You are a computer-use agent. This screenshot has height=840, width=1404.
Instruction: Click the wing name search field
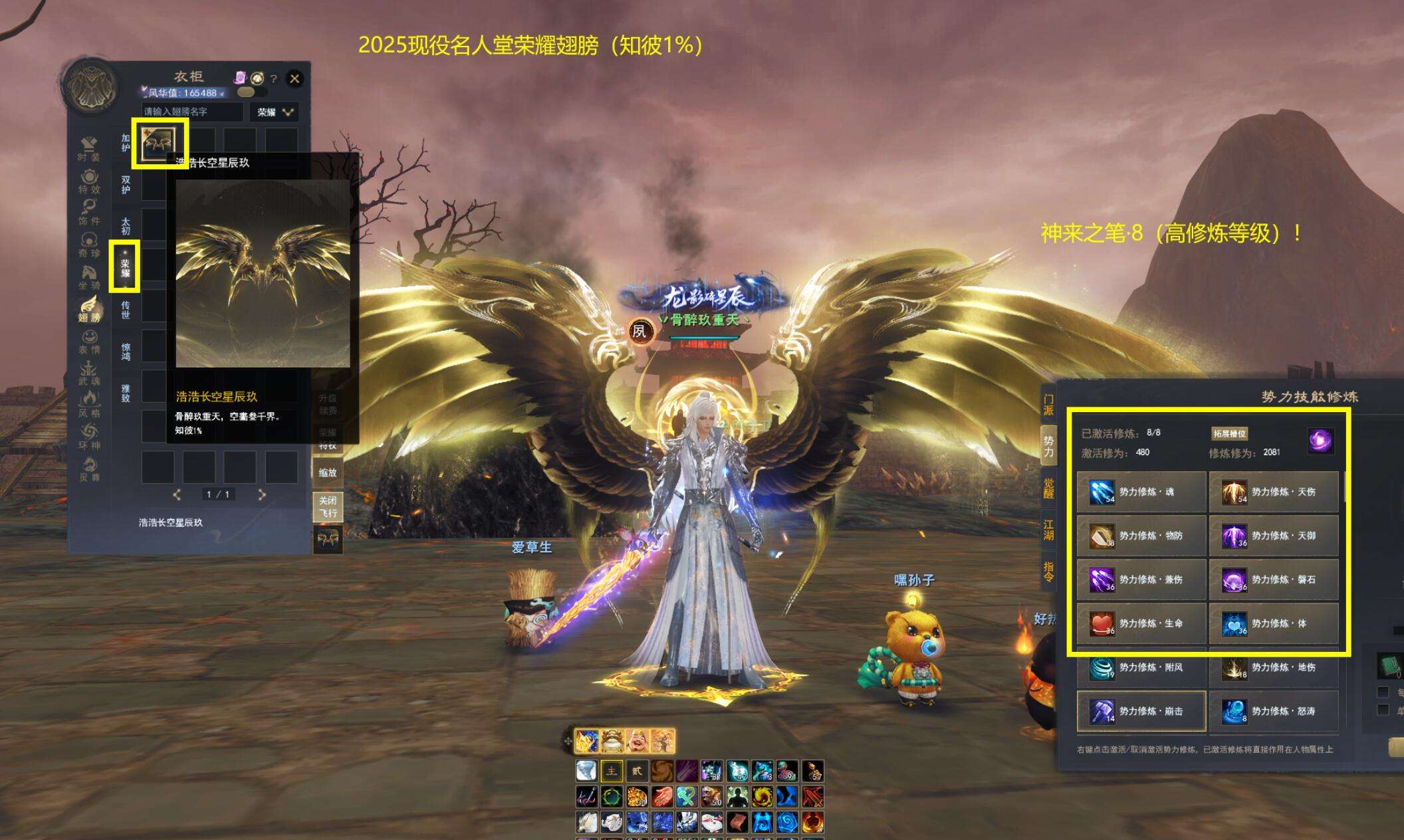(x=192, y=112)
